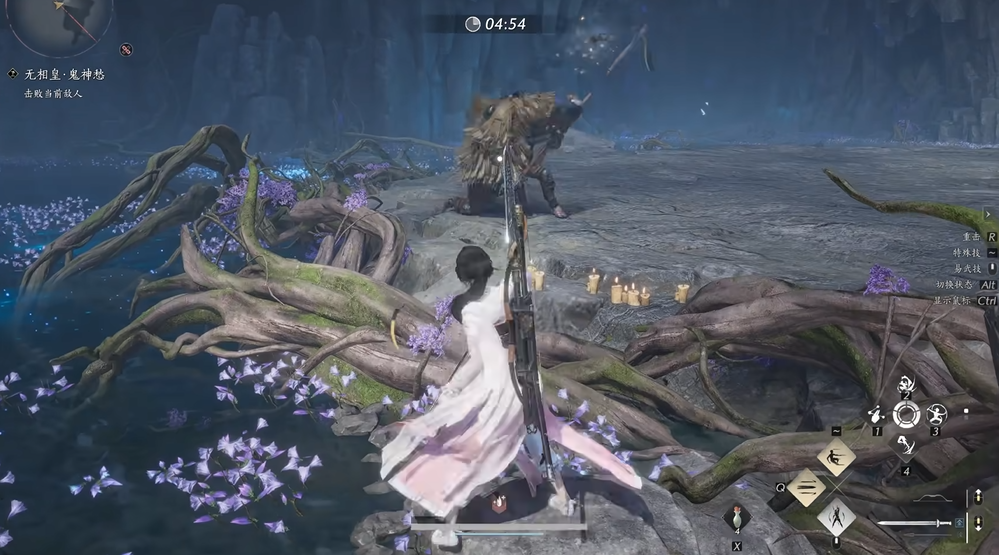Trigger the triple arrow skill diamond
The width and height of the screenshot is (999, 555).
805,487
